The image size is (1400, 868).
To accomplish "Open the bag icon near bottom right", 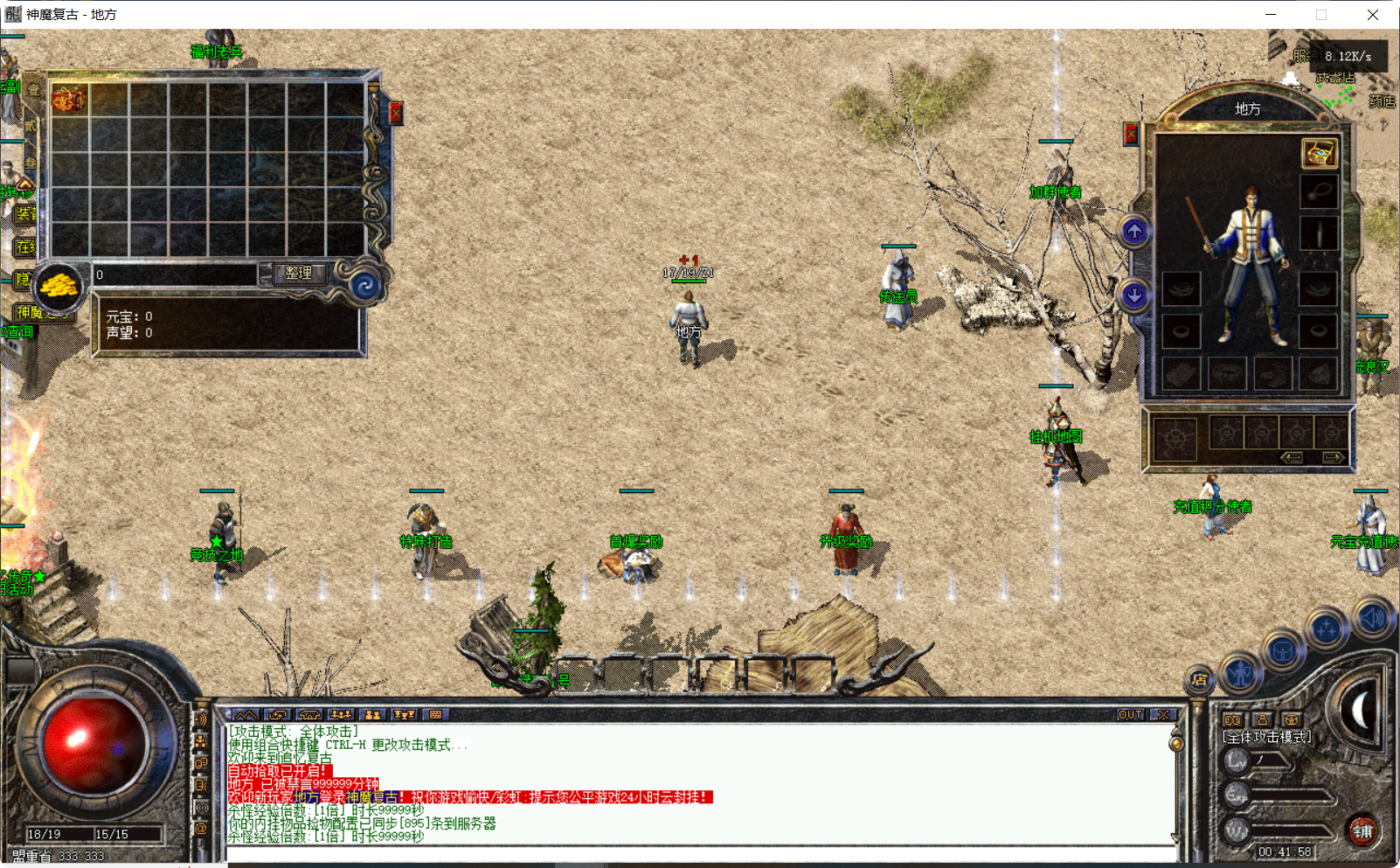I will [x=1285, y=649].
